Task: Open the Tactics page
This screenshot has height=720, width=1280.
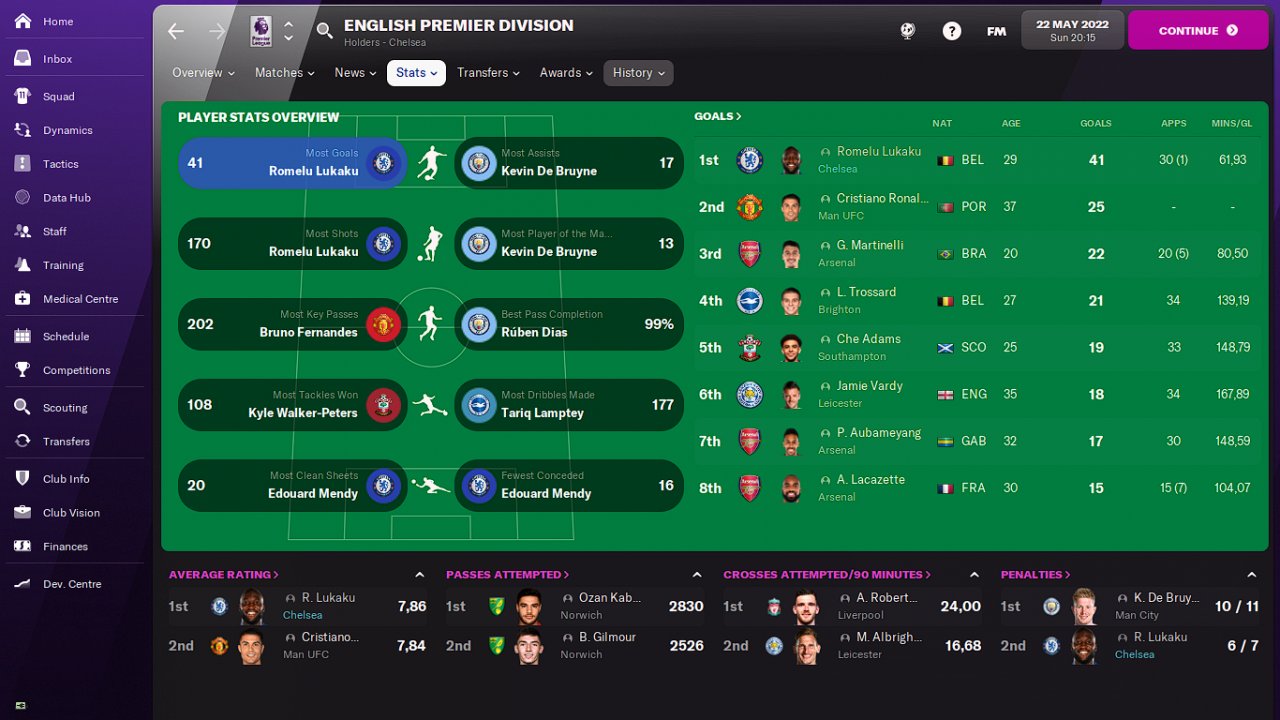Action: tap(60, 164)
